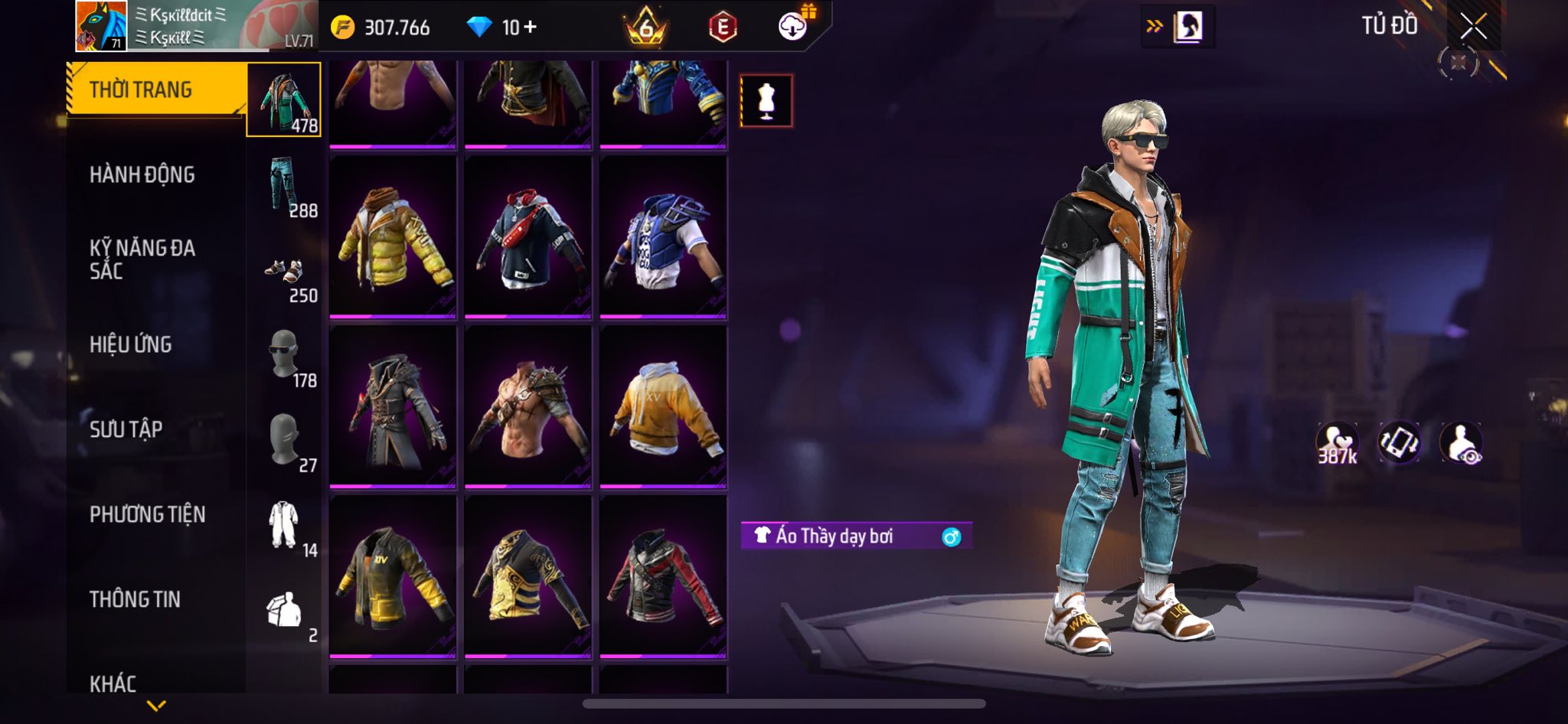Viewport: 1568px width, 724px height.
Task: Close the wardrobe screen
Action: [1473, 27]
